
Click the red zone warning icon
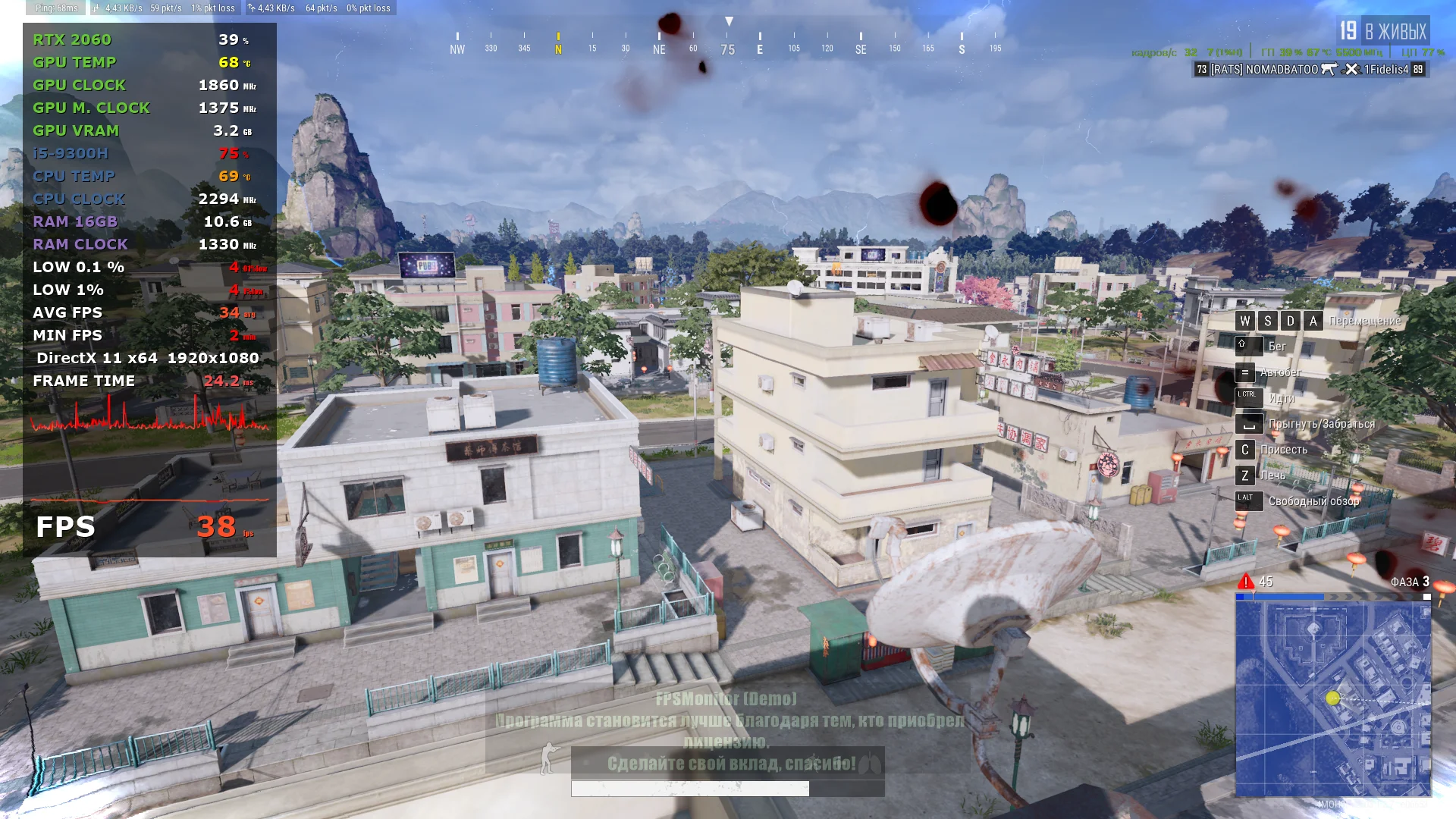coord(1245,582)
